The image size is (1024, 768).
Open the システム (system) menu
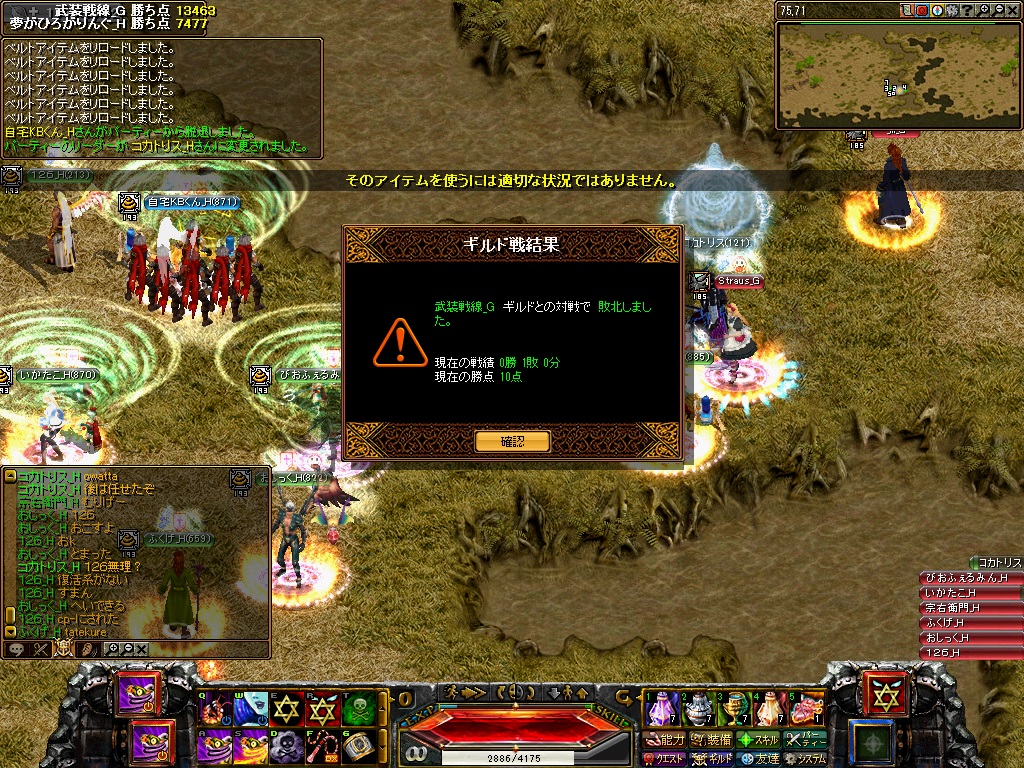(805, 759)
